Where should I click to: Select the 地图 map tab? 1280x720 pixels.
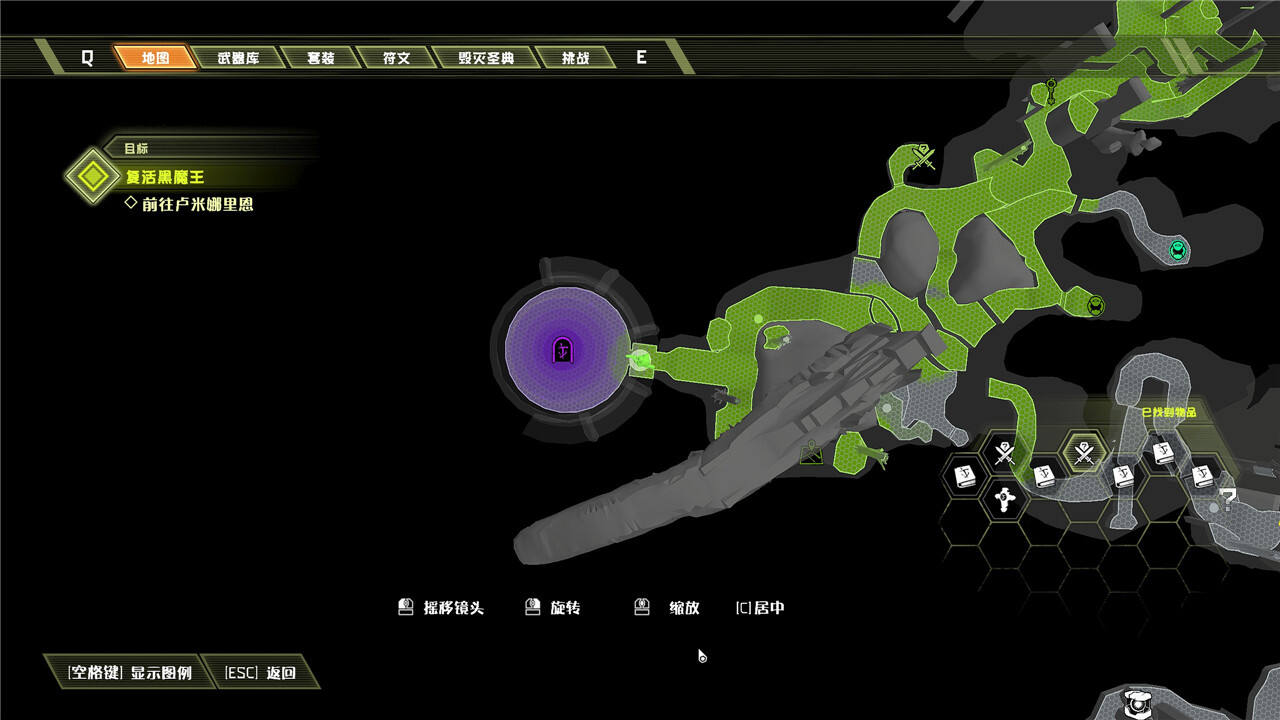click(155, 58)
